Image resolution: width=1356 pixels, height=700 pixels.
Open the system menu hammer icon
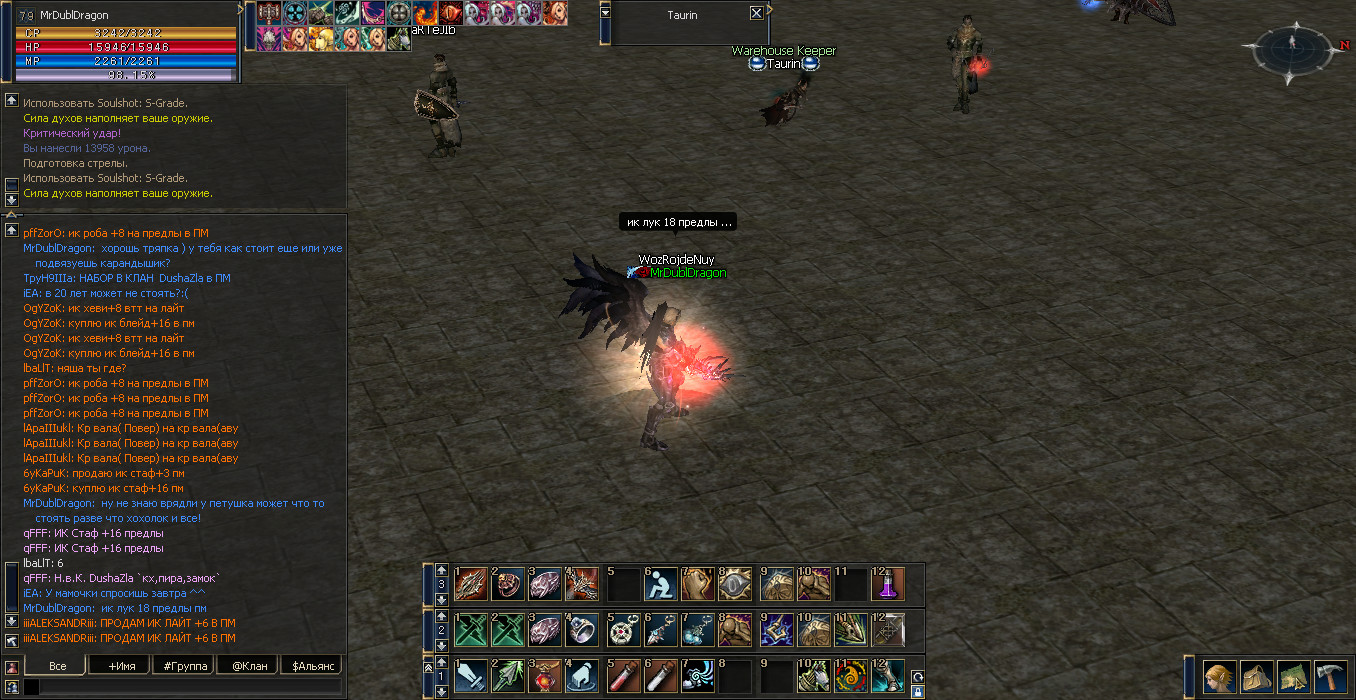(1330, 677)
